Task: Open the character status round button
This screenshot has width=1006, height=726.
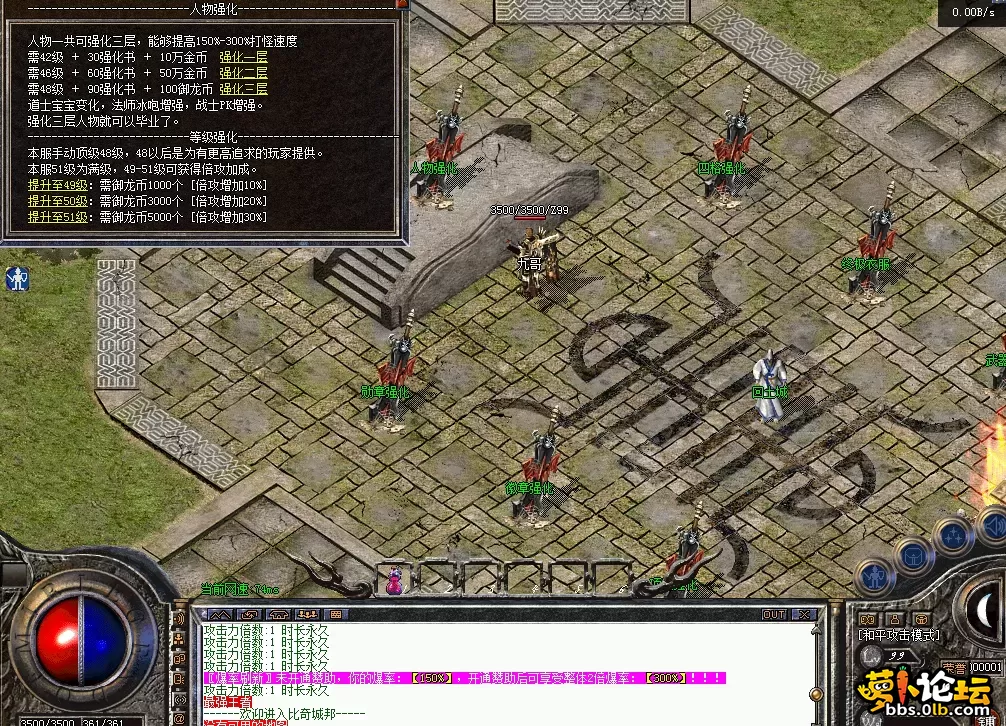Action: point(875,575)
